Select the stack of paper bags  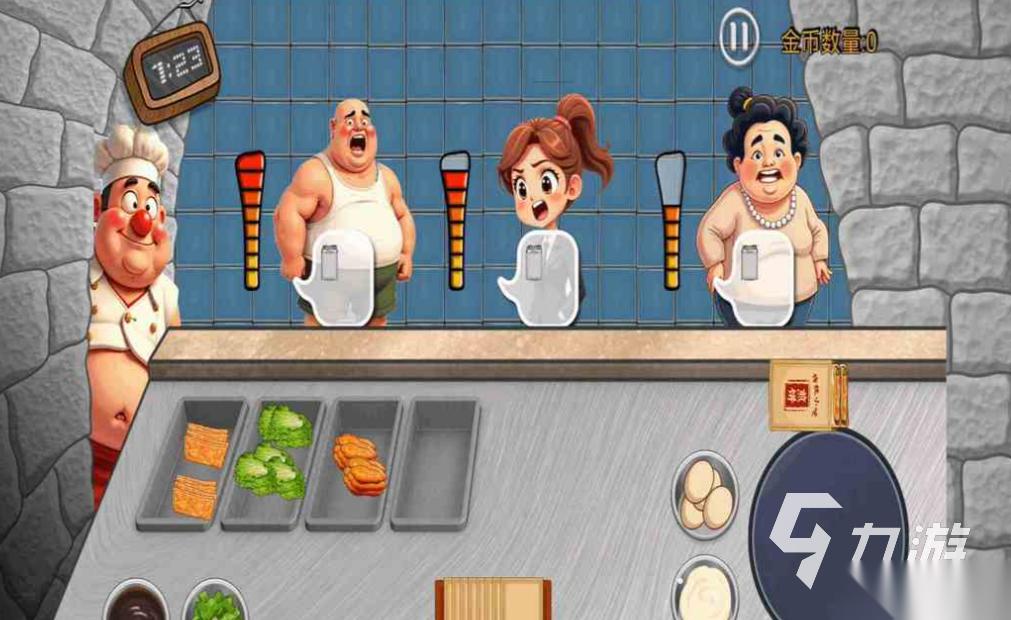tap(492, 599)
